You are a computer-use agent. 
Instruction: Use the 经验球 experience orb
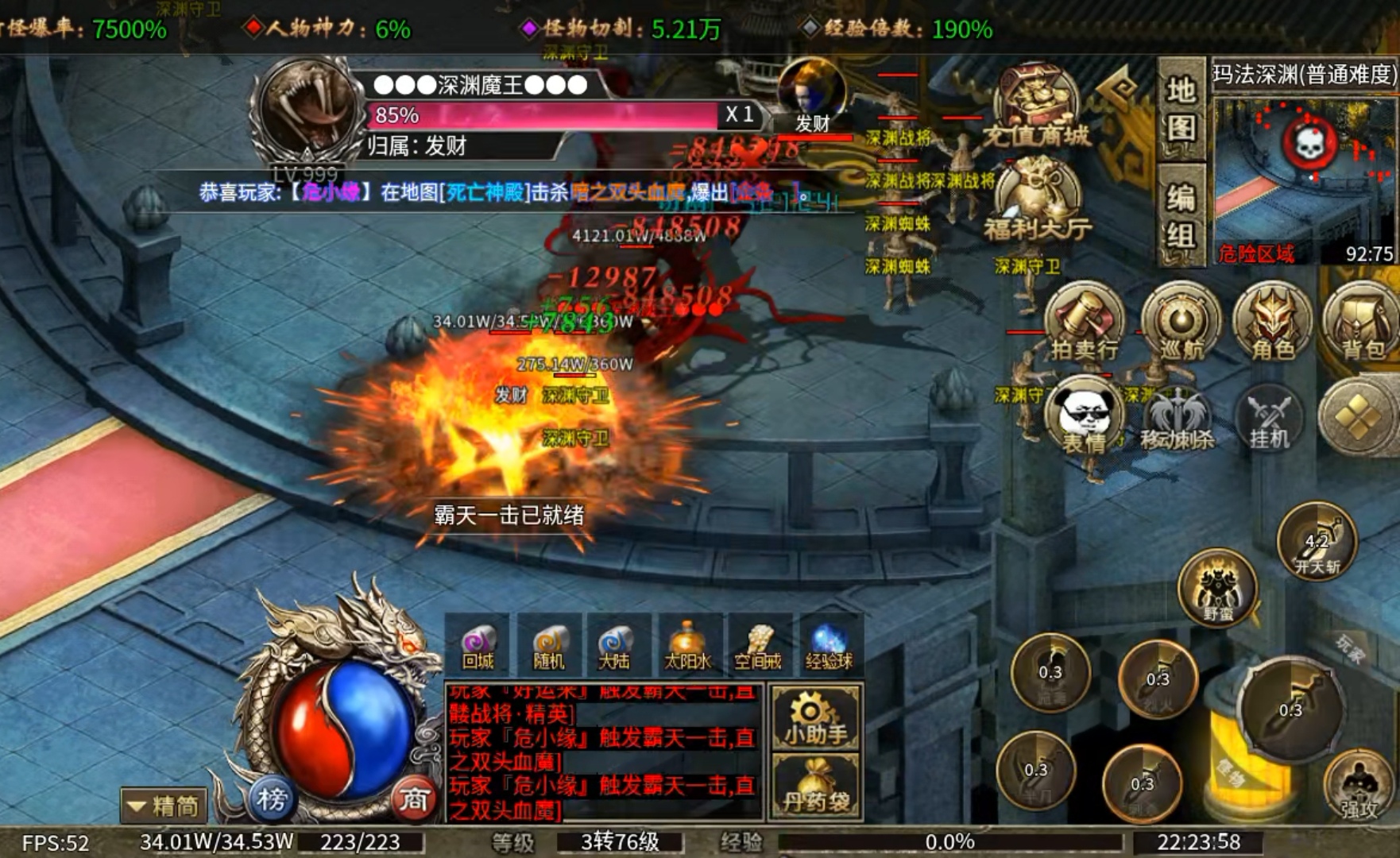coord(828,645)
